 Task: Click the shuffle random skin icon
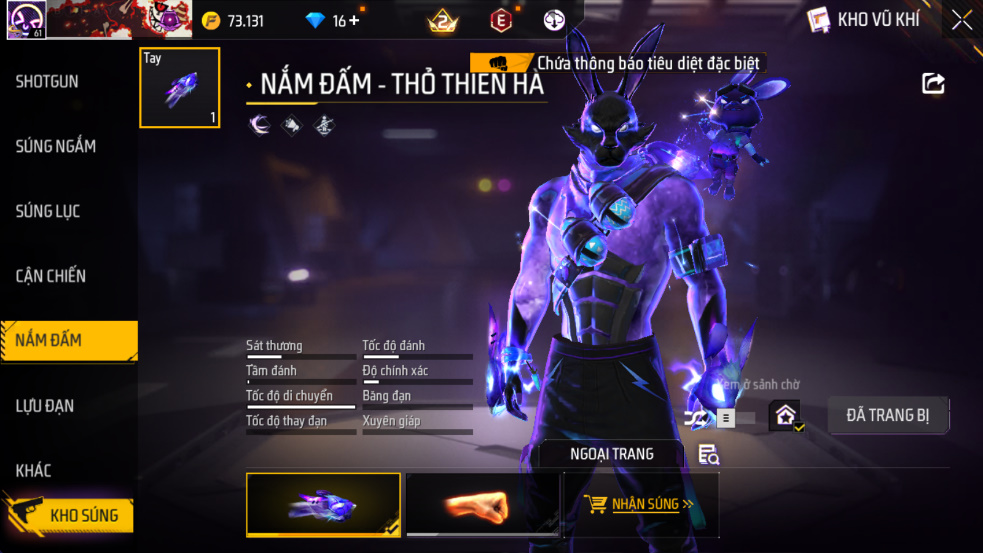pos(697,417)
